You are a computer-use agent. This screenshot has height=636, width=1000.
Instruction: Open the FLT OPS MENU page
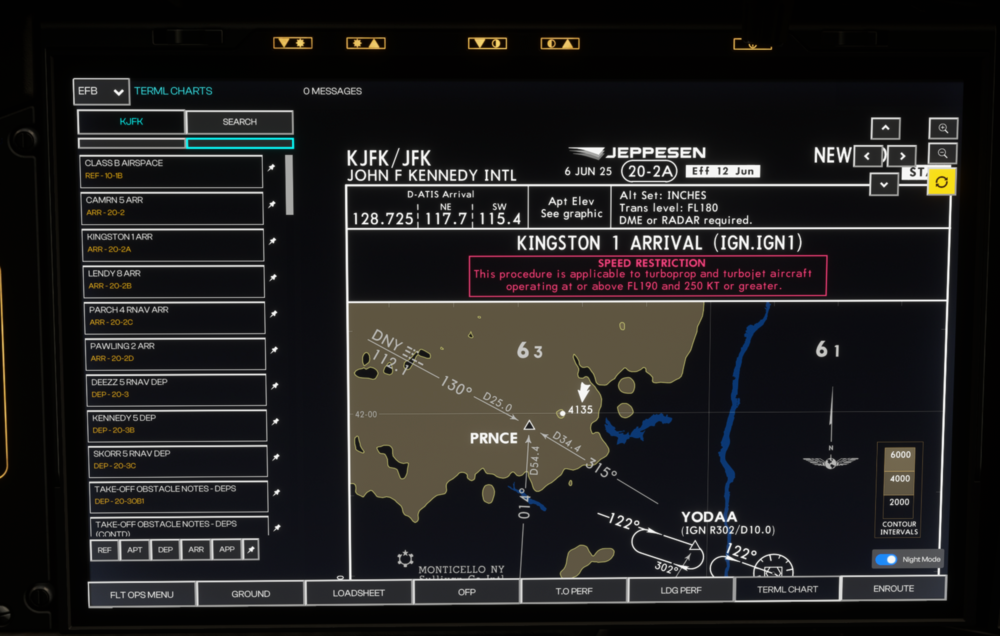pos(142,594)
